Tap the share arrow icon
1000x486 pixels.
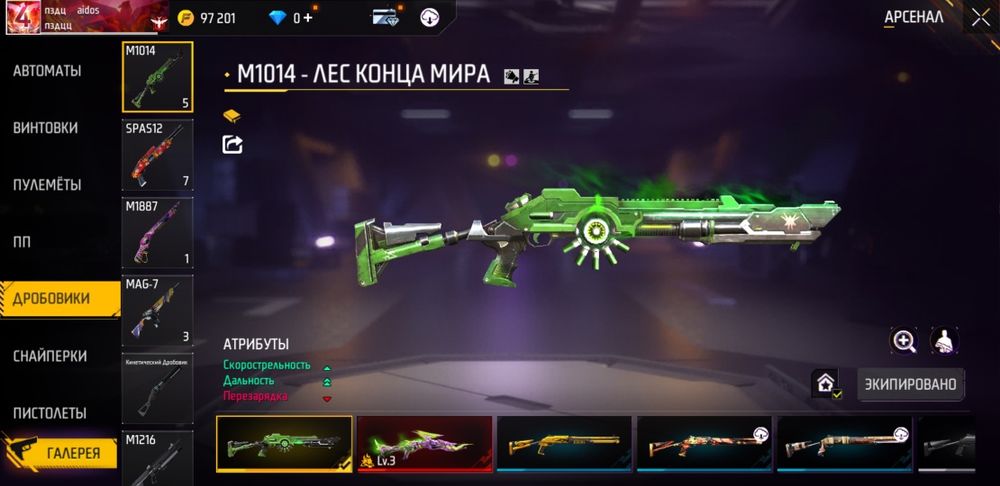coord(232,144)
